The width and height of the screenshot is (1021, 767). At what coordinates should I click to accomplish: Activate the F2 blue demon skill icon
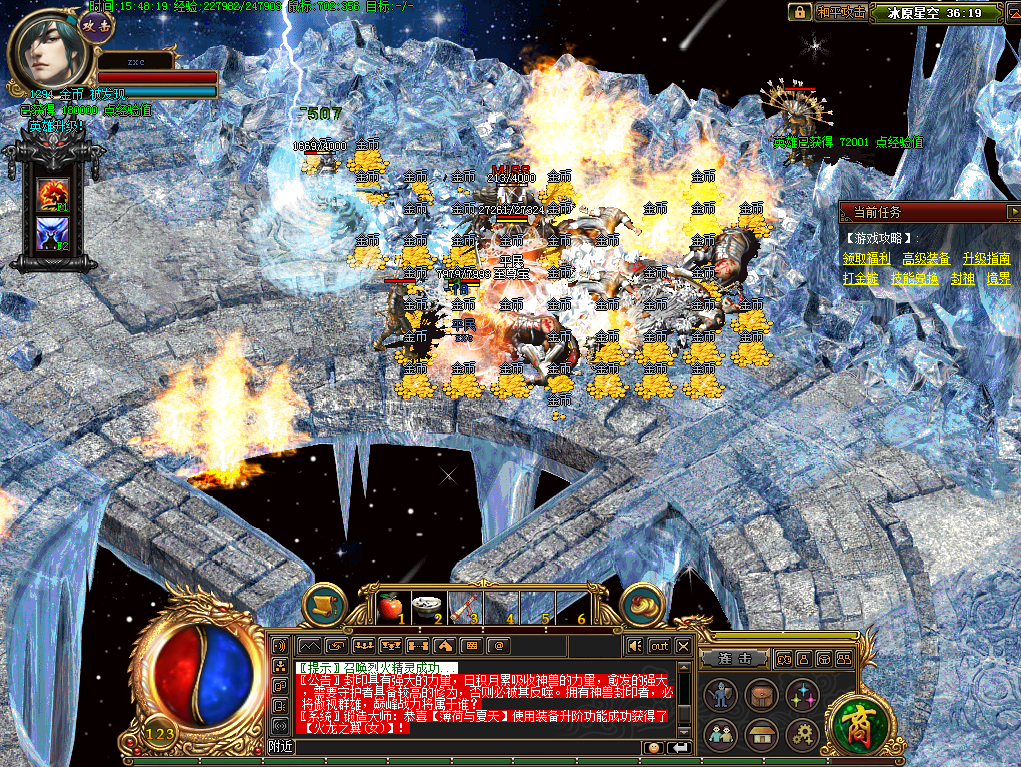[x=52, y=233]
